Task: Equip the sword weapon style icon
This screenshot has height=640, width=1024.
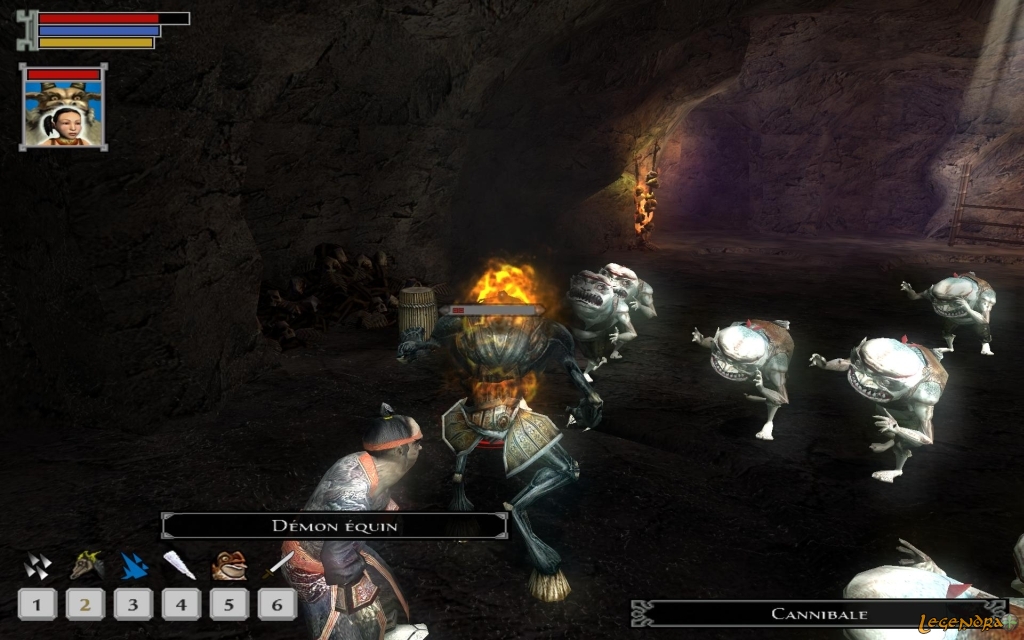Action: [277, 567]
